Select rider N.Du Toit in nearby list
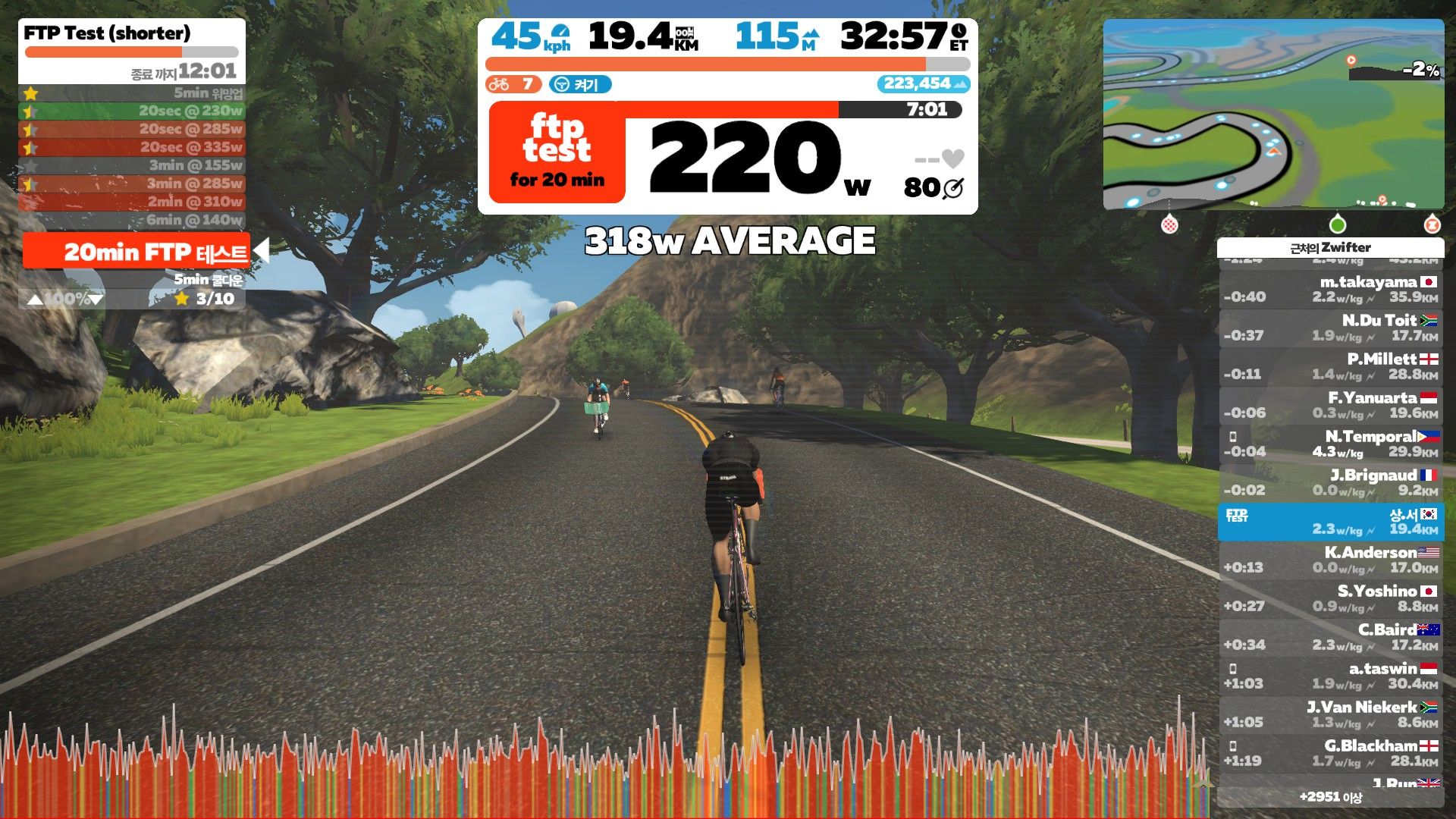The width and height of the screenshot is (1456, 819). pos(1331,328)
